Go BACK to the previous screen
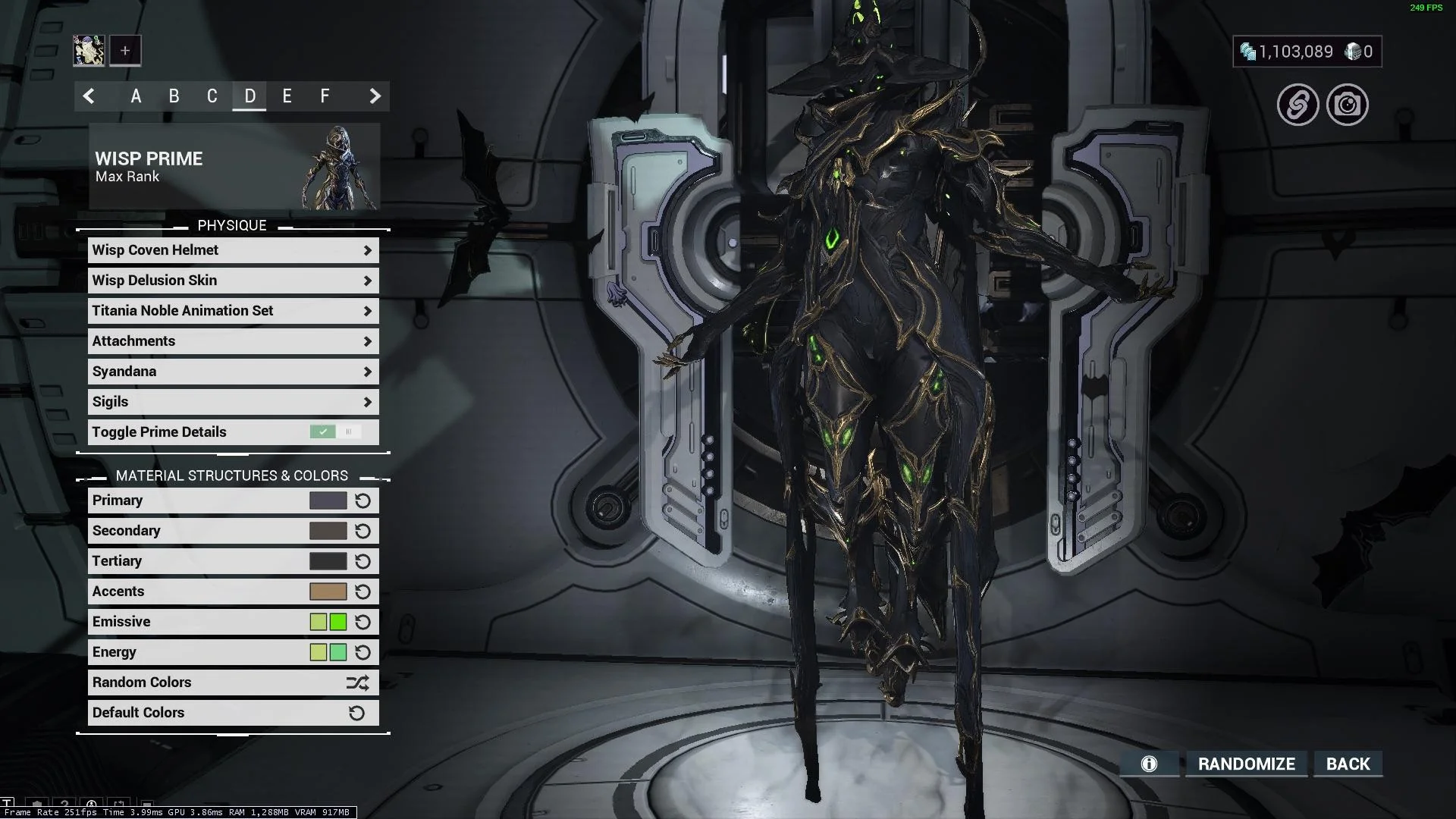Image resolution: width=1456 pixels, height=819 pixels. (1348, 764)
